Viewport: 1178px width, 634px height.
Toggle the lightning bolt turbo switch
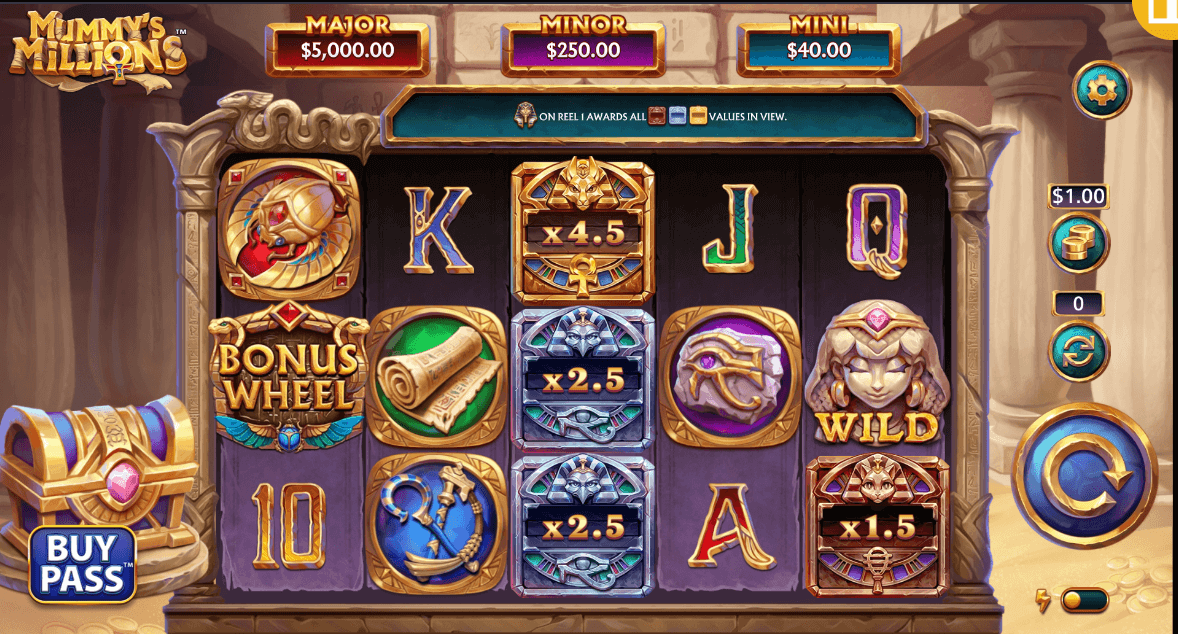(x=1083, y=600)
